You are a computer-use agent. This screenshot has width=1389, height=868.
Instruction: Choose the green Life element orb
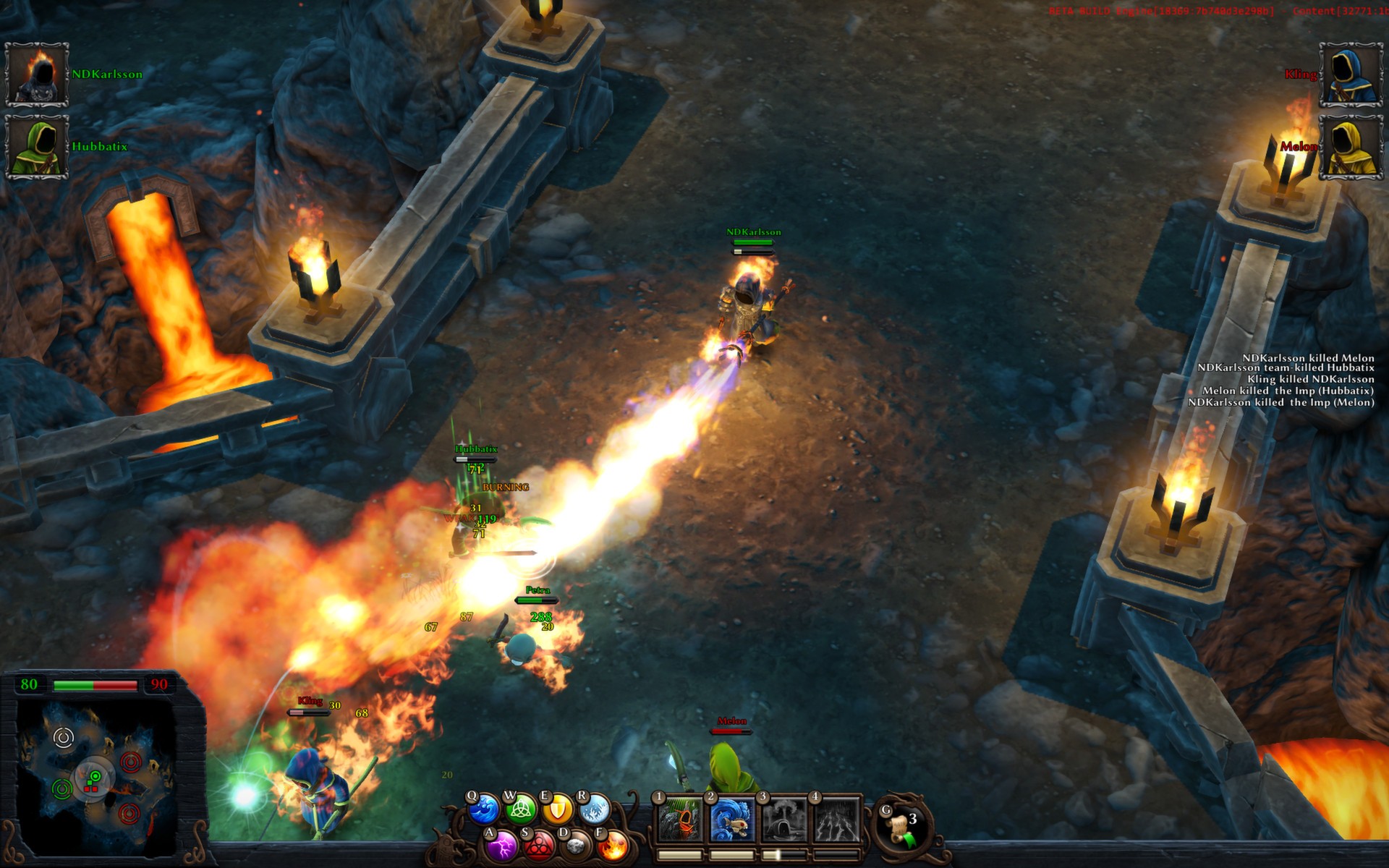(519, 810)
